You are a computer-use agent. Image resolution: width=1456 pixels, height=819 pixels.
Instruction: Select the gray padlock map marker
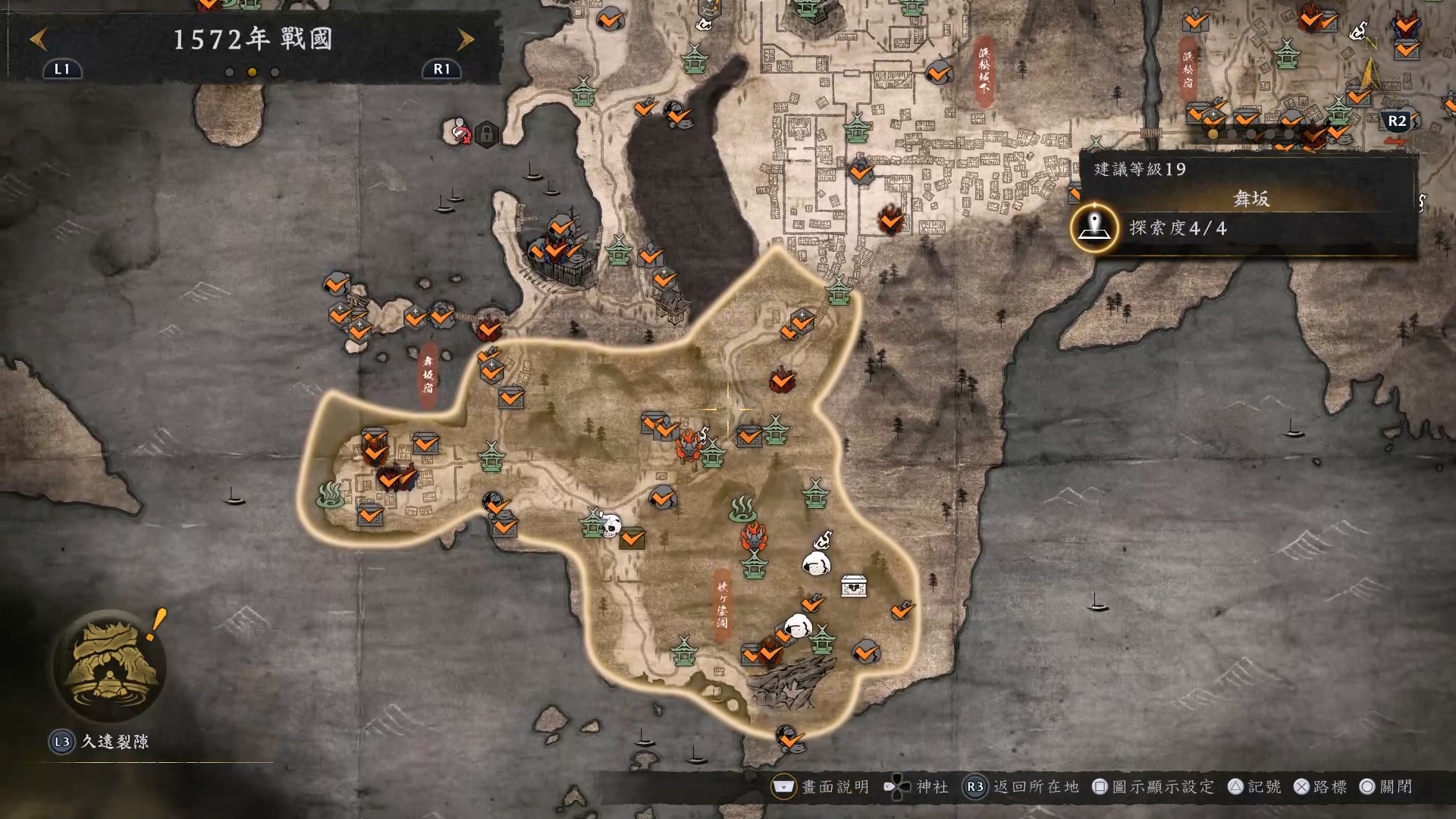487,134
